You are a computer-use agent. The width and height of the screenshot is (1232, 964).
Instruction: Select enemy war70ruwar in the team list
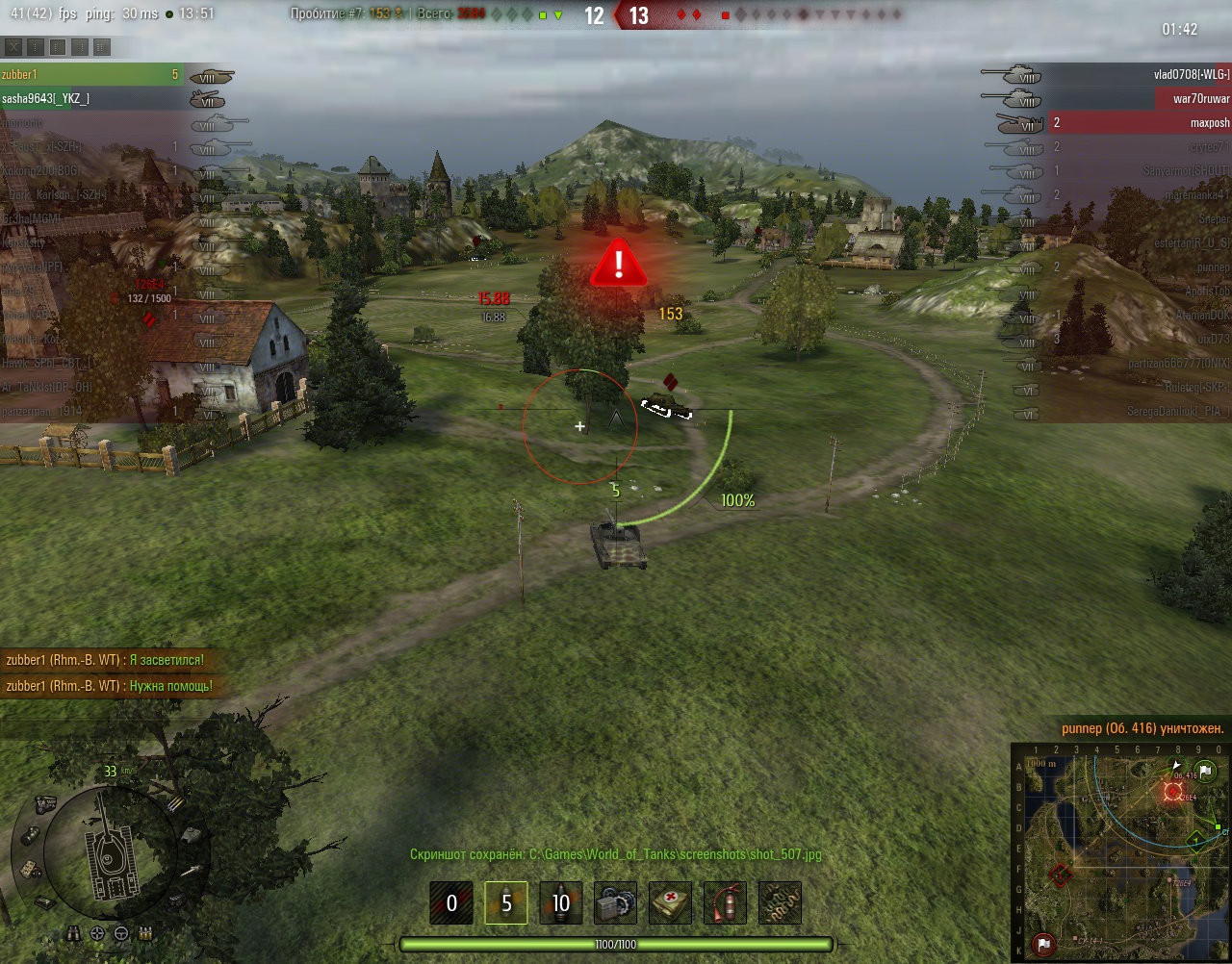pos(1136,98)
